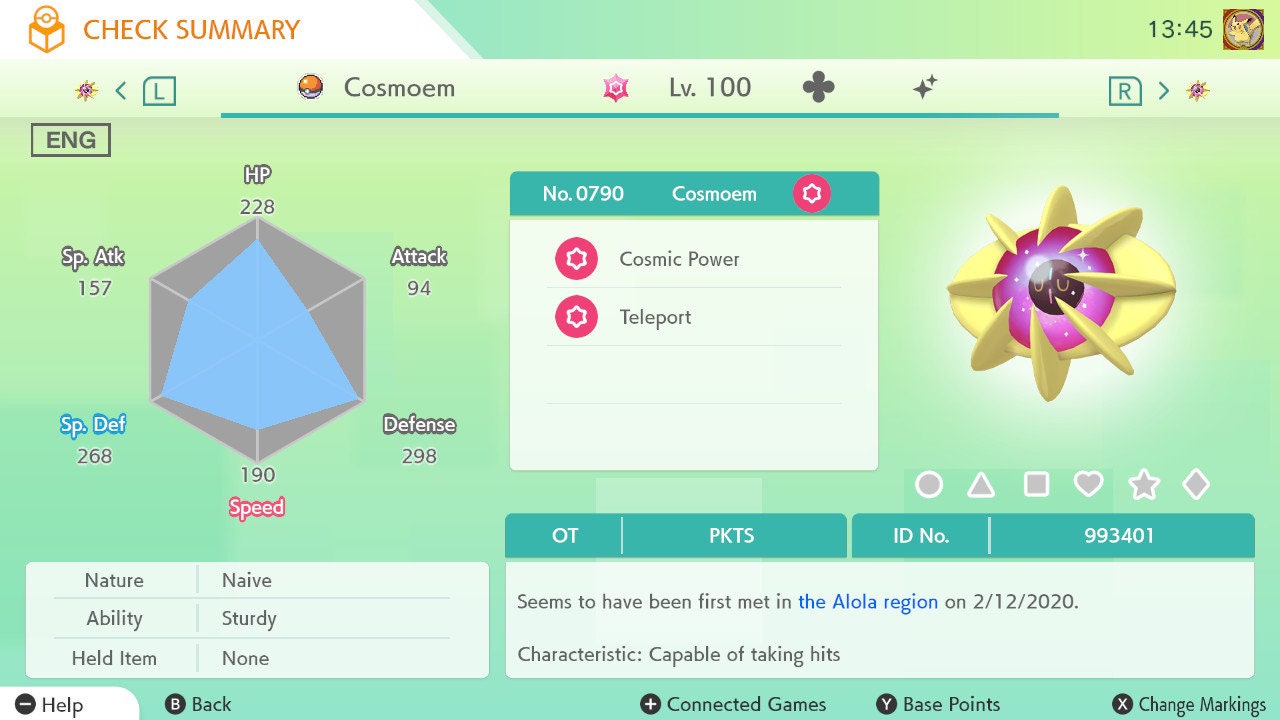Image resolution: width=1280 pixels, height=720 pixels.
Task: Open Connected Games
Action: coord(734,705)
